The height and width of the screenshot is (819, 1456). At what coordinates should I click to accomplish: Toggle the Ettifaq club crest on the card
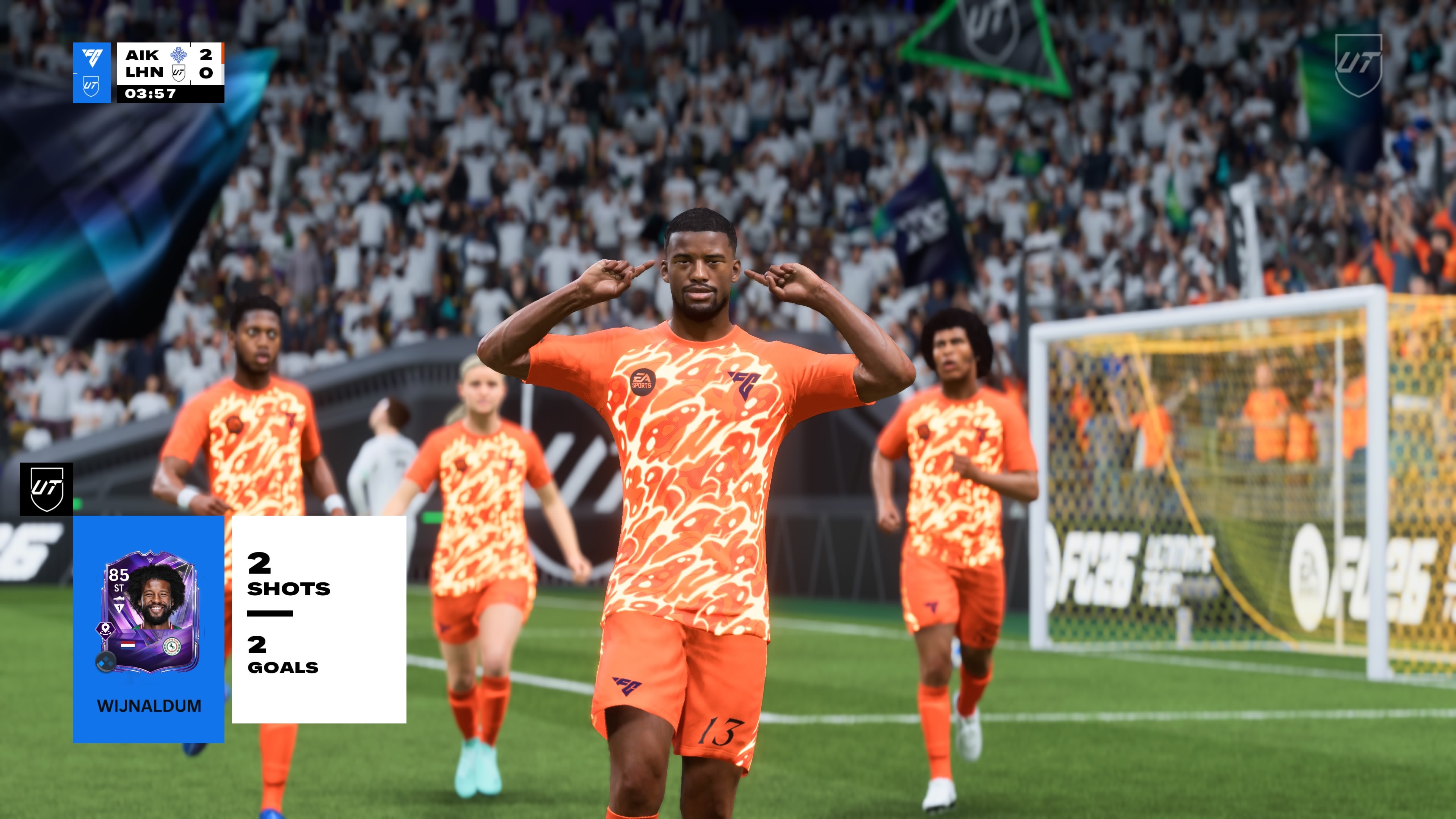point(172,647)
